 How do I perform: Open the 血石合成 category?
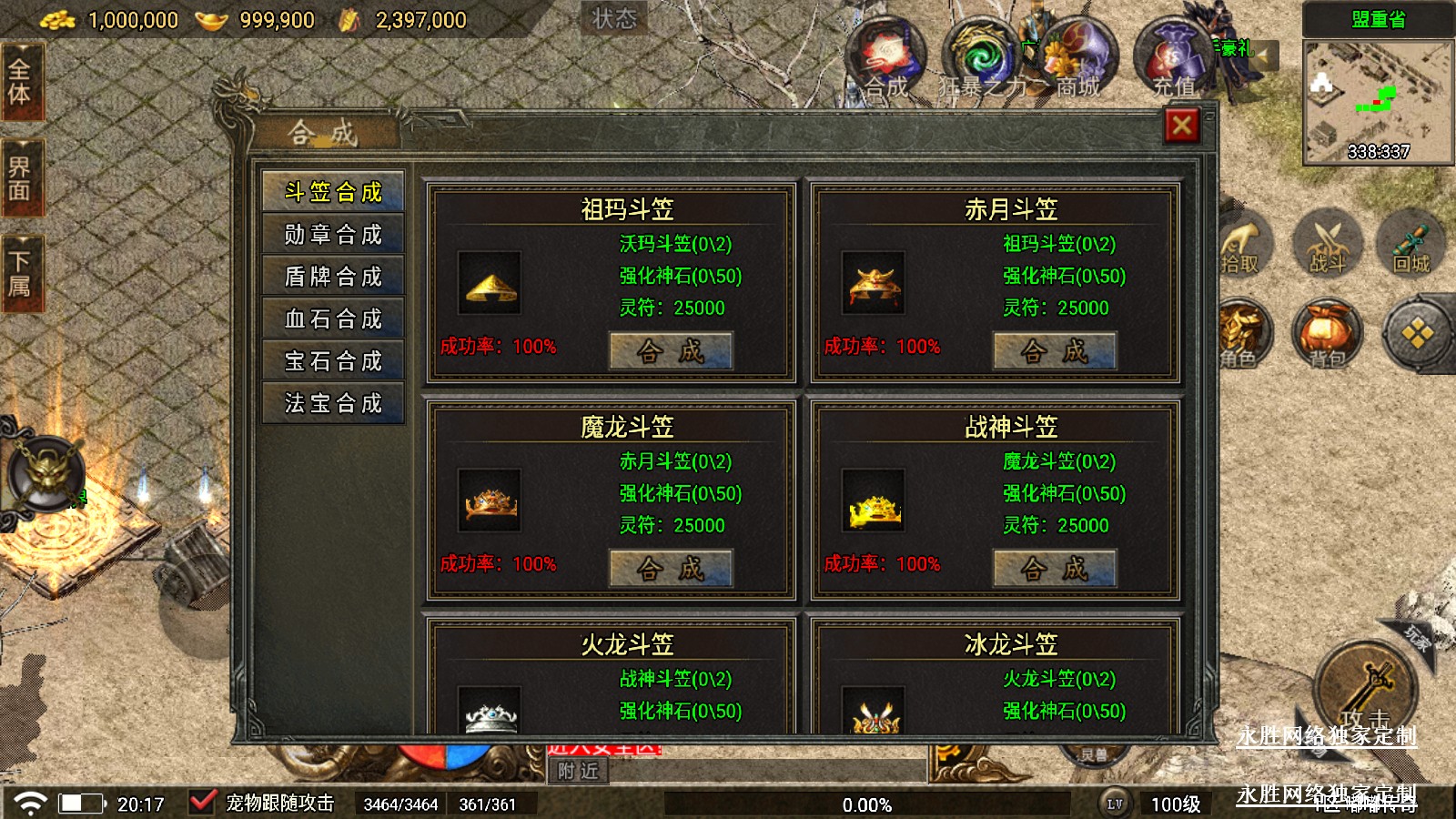(x=333, y=318)
